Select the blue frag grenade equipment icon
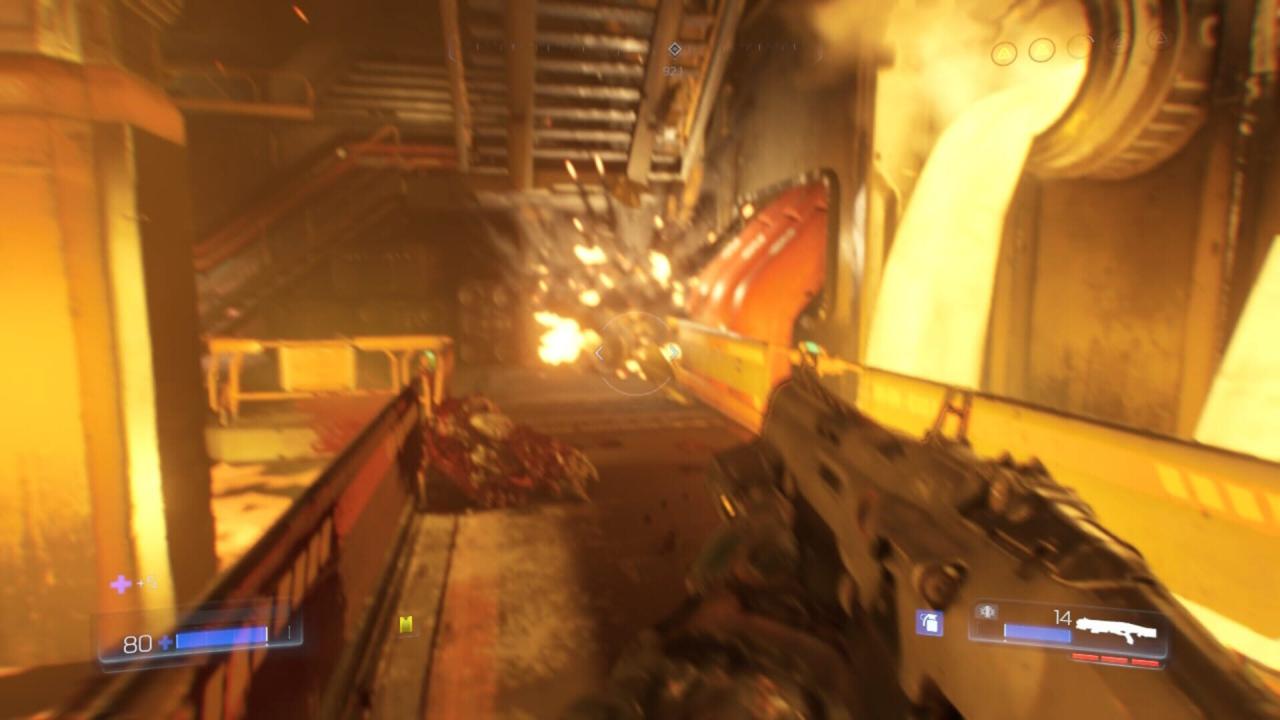Image resolution: width=1280 pixels, height=720 pixels. click(x=929, y=623)
